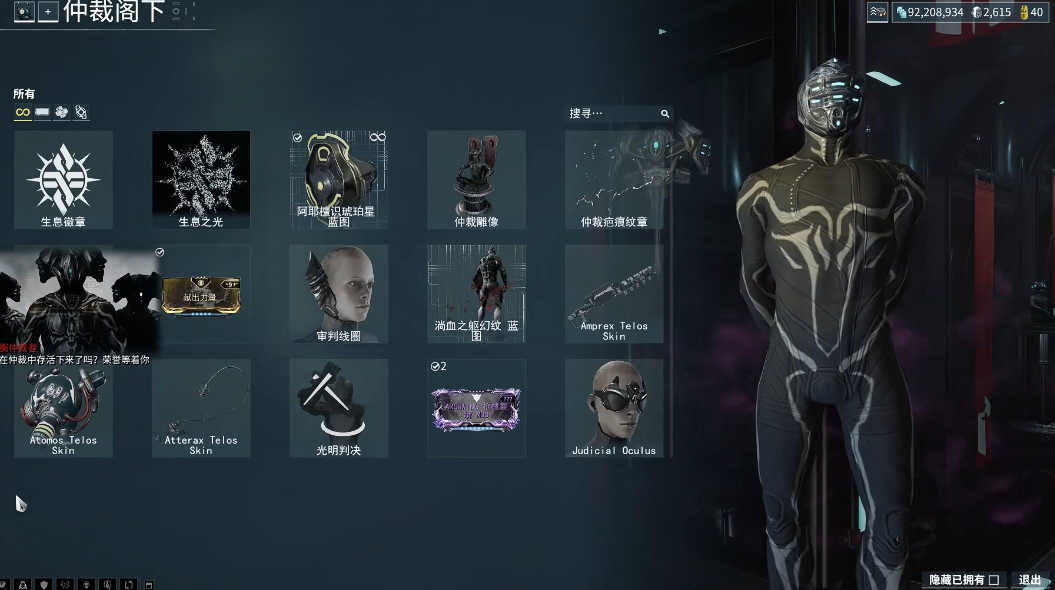Choose the Amprex Telos Skin
The image size is (1055, 590).
614,294
